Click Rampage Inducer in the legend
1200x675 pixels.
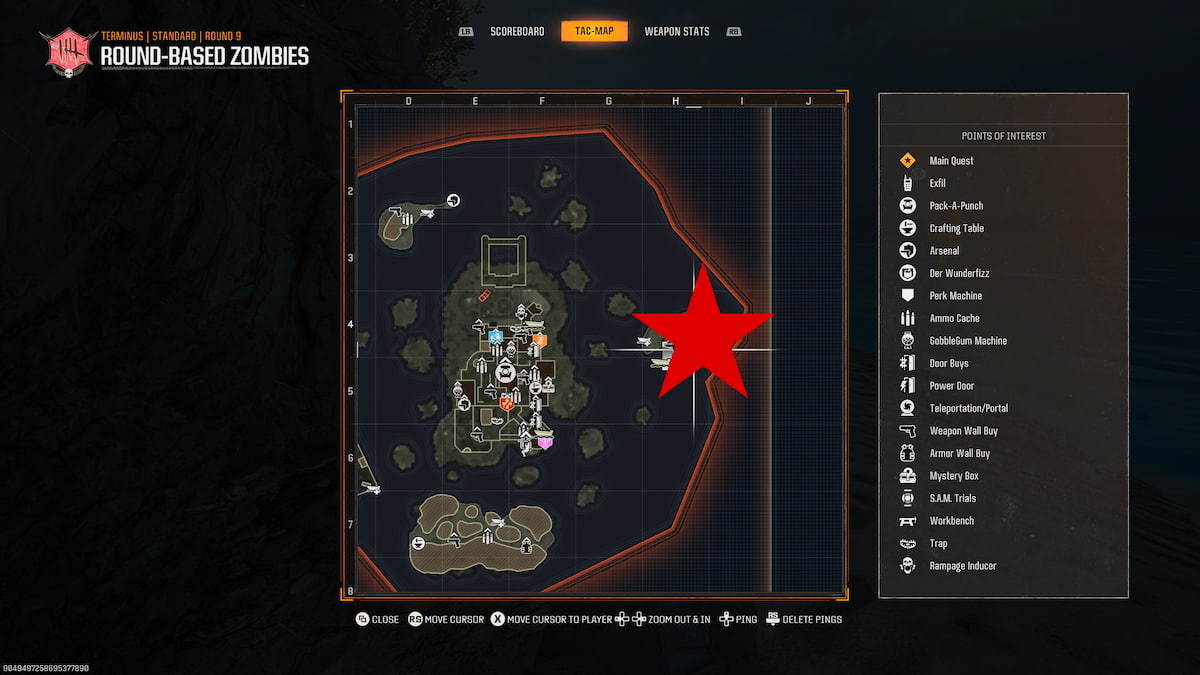[x=962, y=566]
